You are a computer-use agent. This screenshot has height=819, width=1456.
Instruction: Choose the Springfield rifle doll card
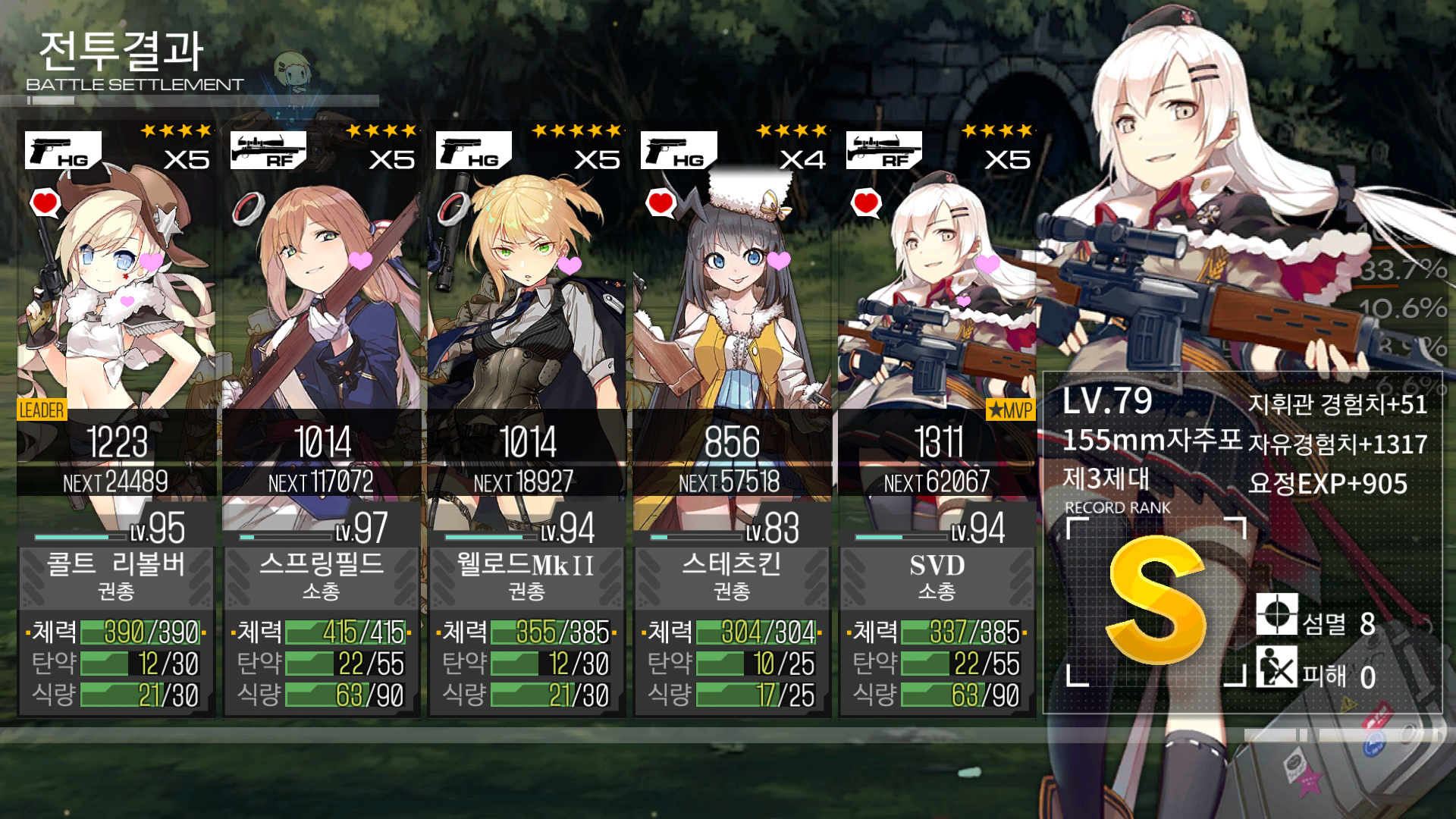click(x=322, y=417)
